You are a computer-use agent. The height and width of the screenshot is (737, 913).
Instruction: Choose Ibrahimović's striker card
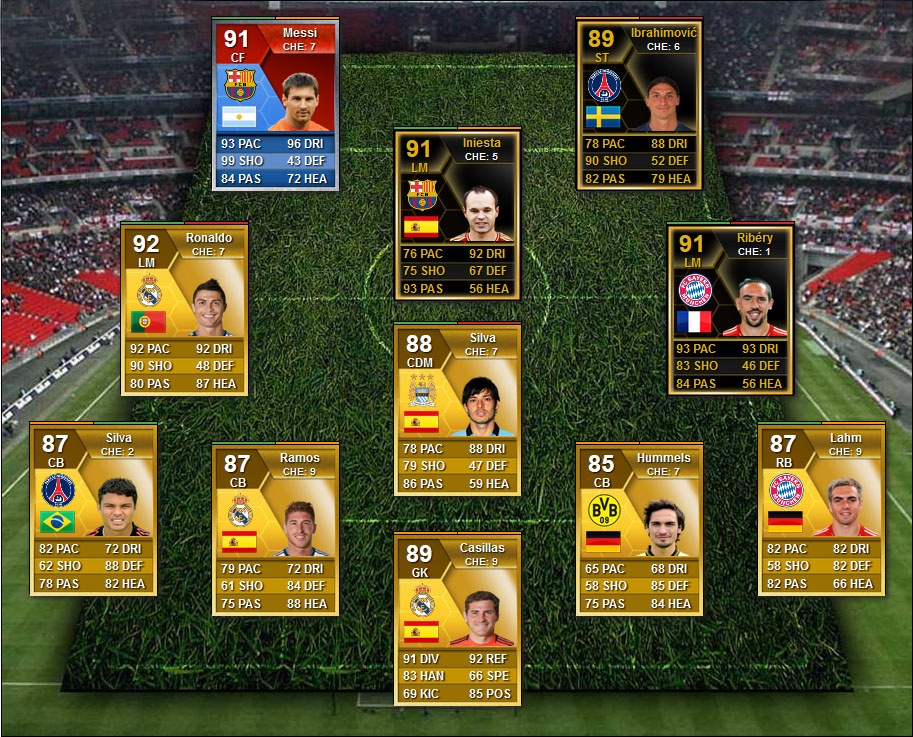click(639, 105)
